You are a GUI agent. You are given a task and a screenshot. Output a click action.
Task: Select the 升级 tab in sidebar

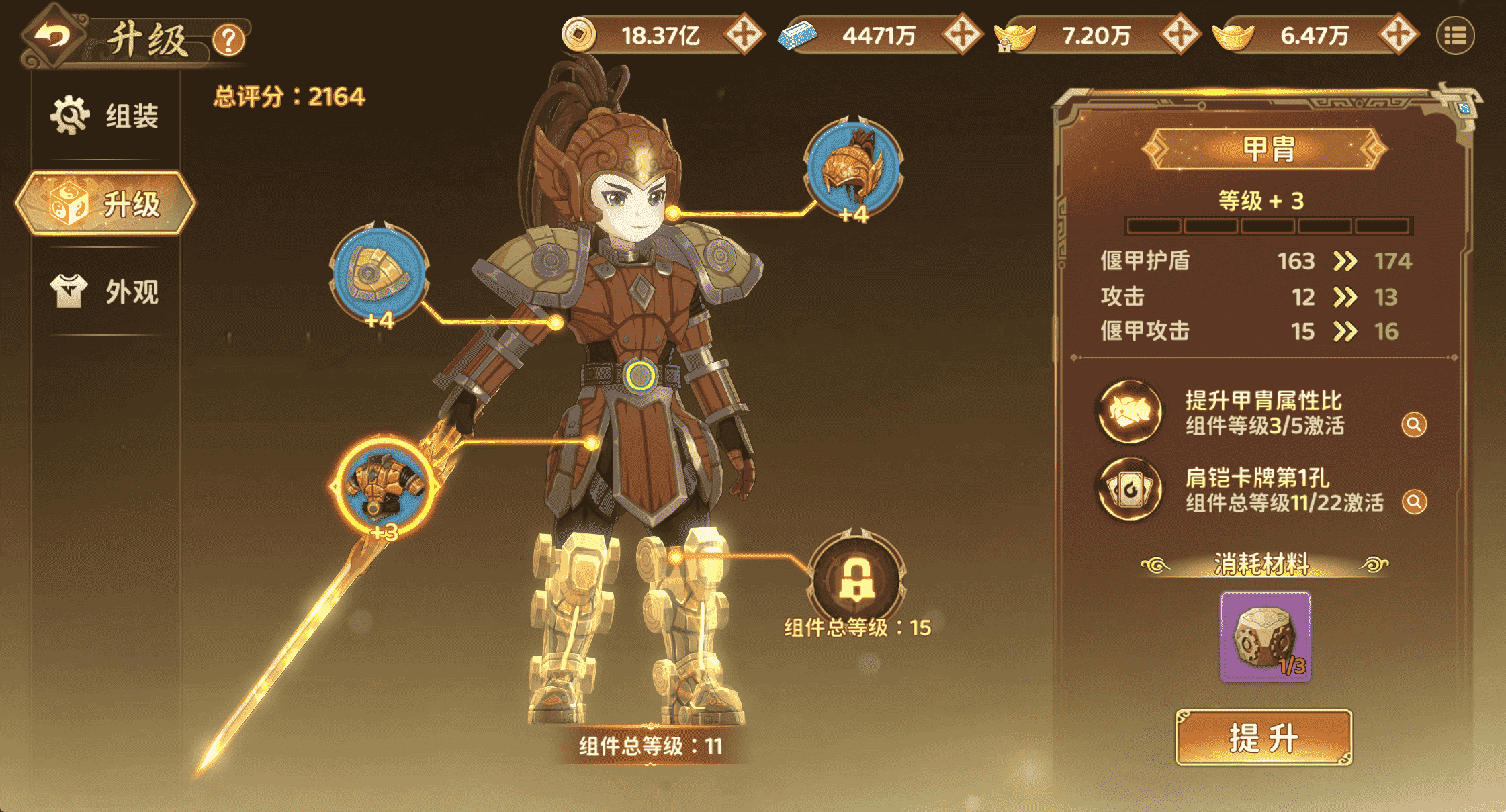[x=105, y=204]
